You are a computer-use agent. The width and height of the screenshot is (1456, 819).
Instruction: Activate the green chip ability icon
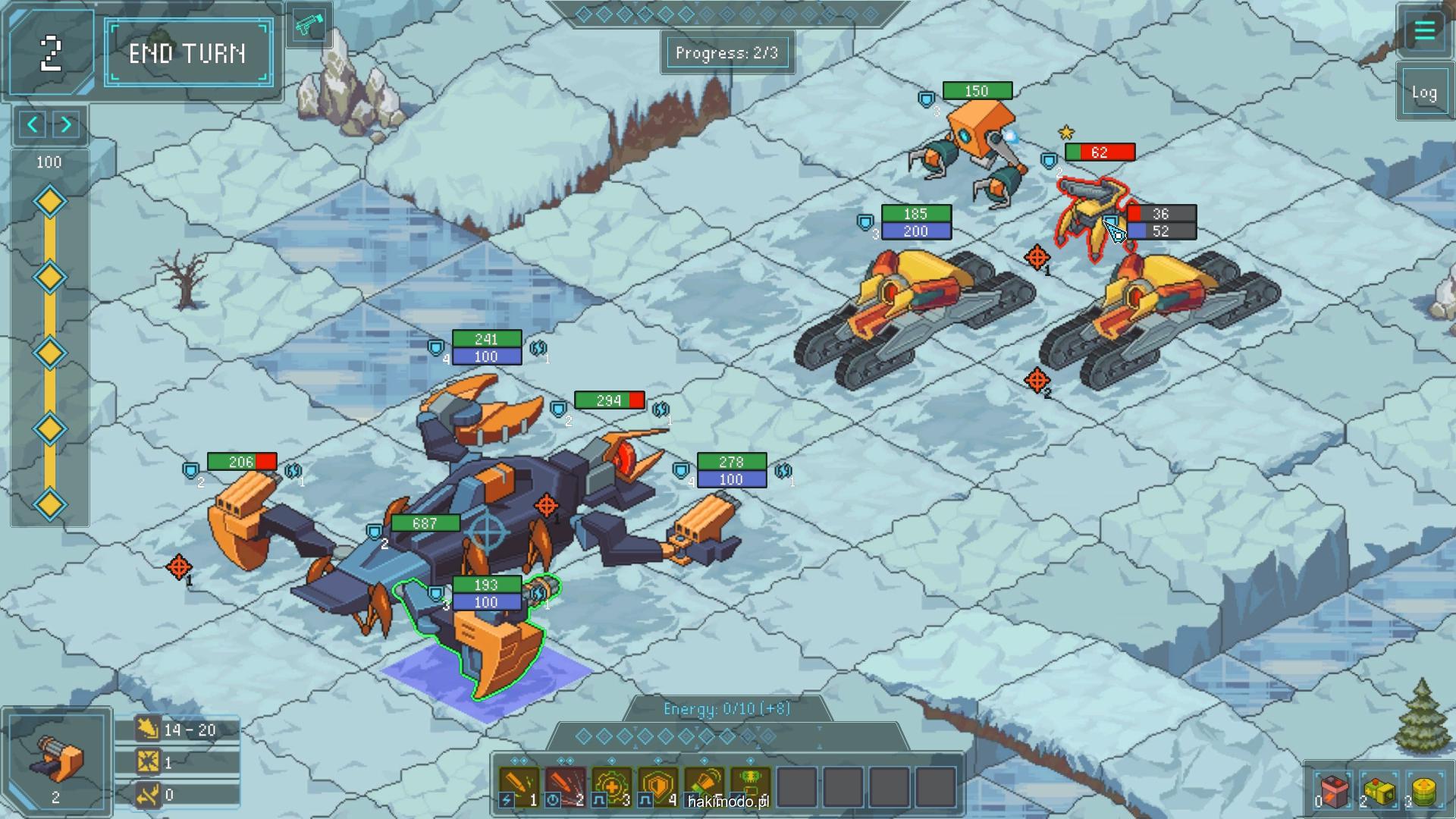click(x=751, y=784)
